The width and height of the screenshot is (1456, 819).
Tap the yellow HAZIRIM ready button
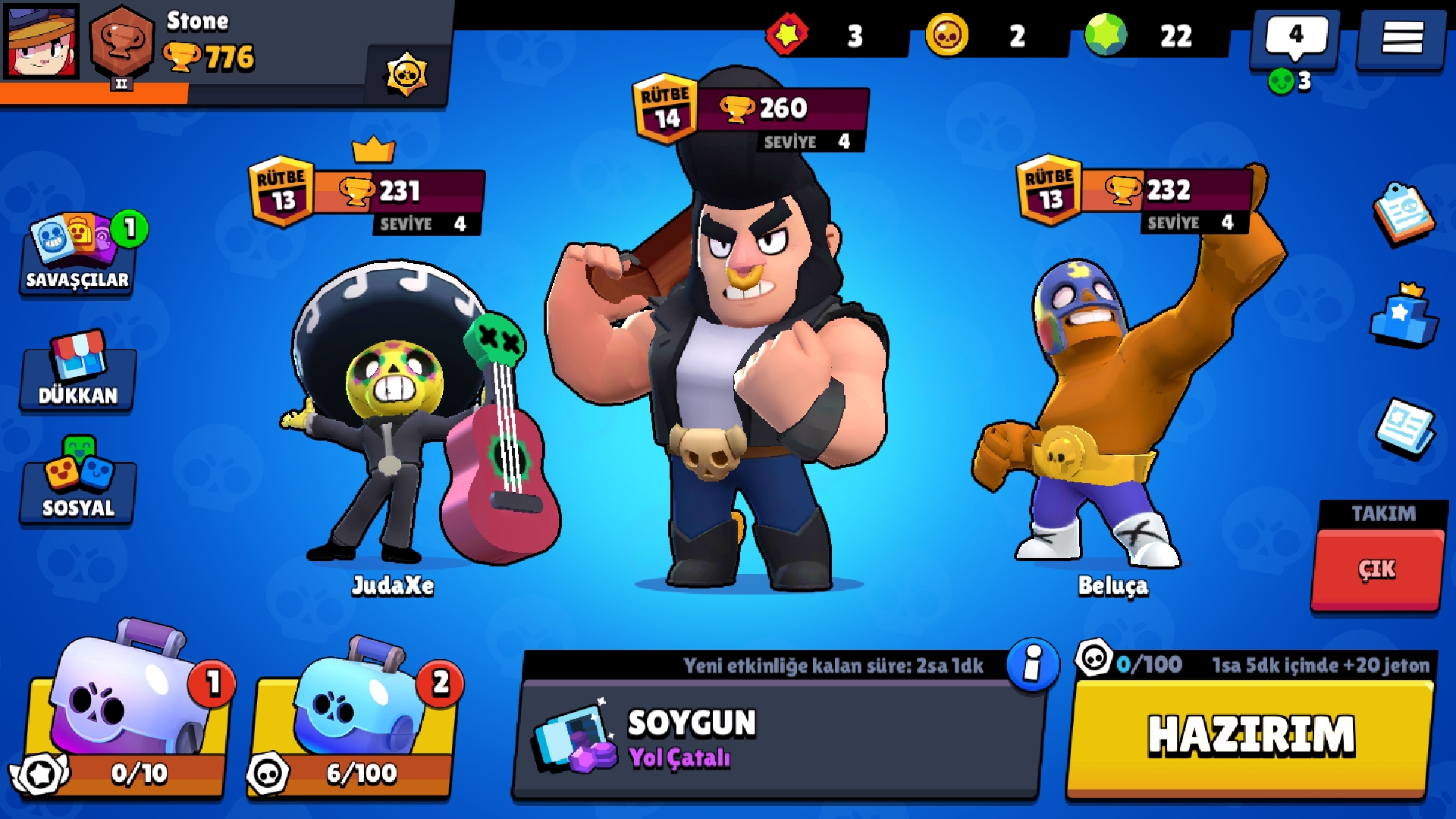1250,736
